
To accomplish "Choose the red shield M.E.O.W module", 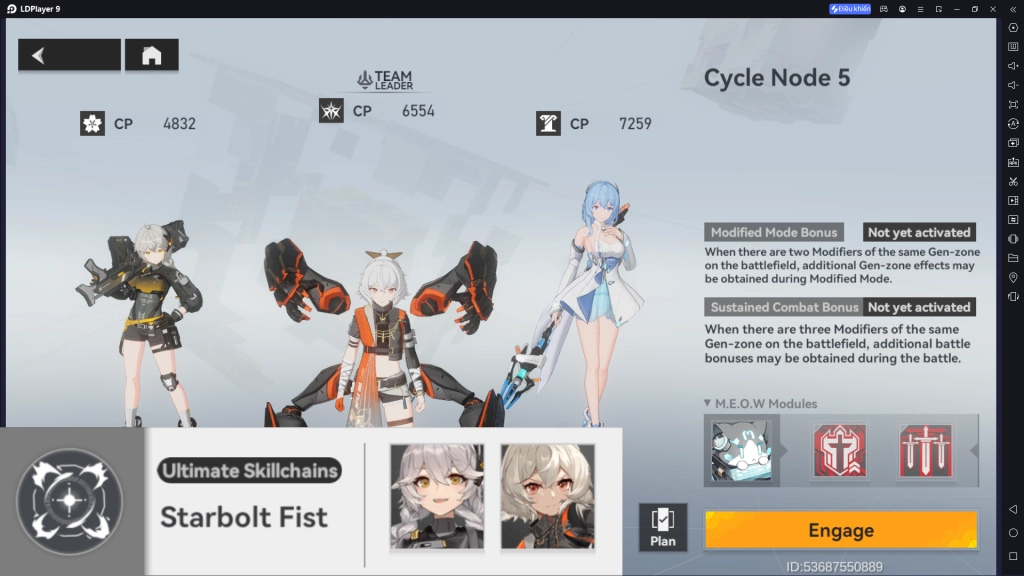I will coord(839,450).
